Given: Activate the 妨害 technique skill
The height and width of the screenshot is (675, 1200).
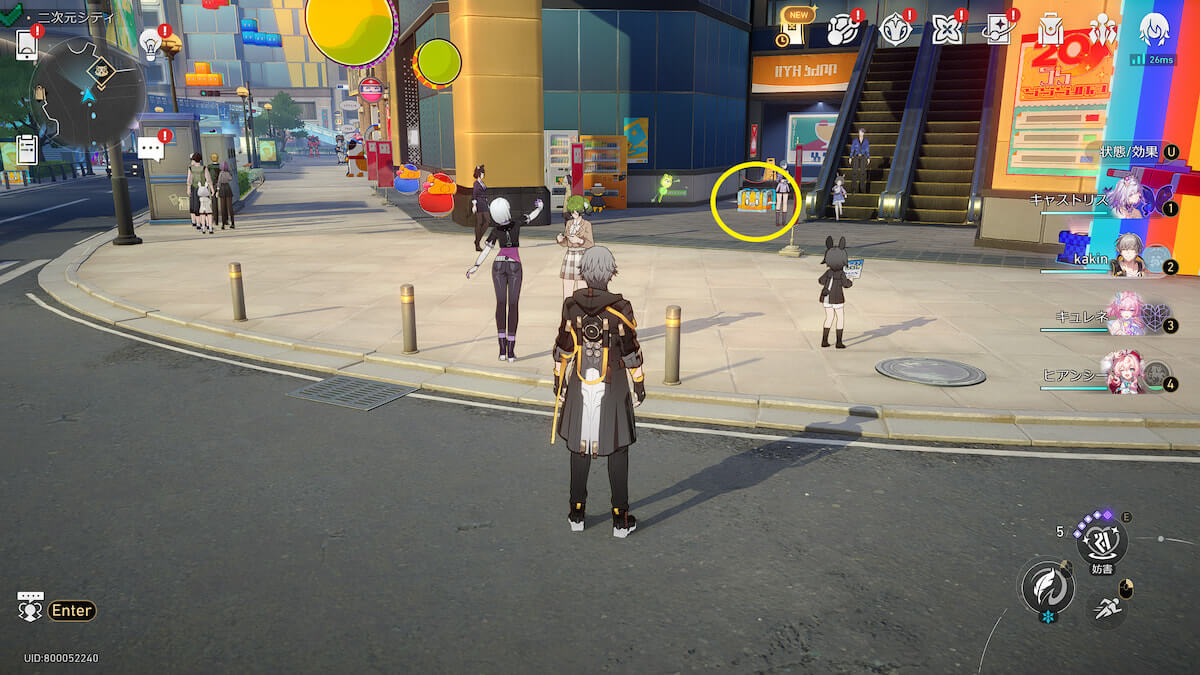Looking at the screenshot, I should [1101, 541].
